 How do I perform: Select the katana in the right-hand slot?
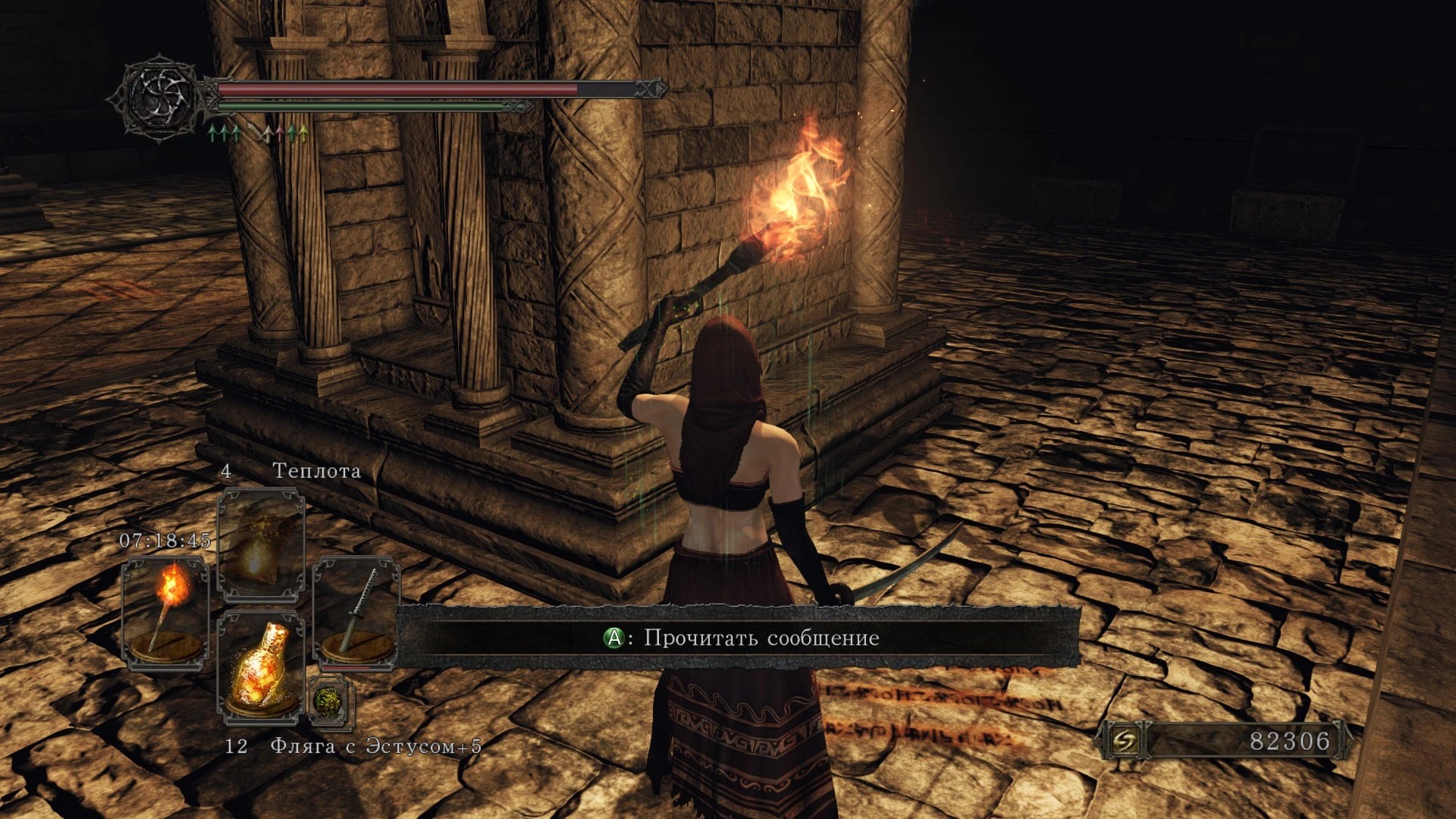tap(356, 613)
